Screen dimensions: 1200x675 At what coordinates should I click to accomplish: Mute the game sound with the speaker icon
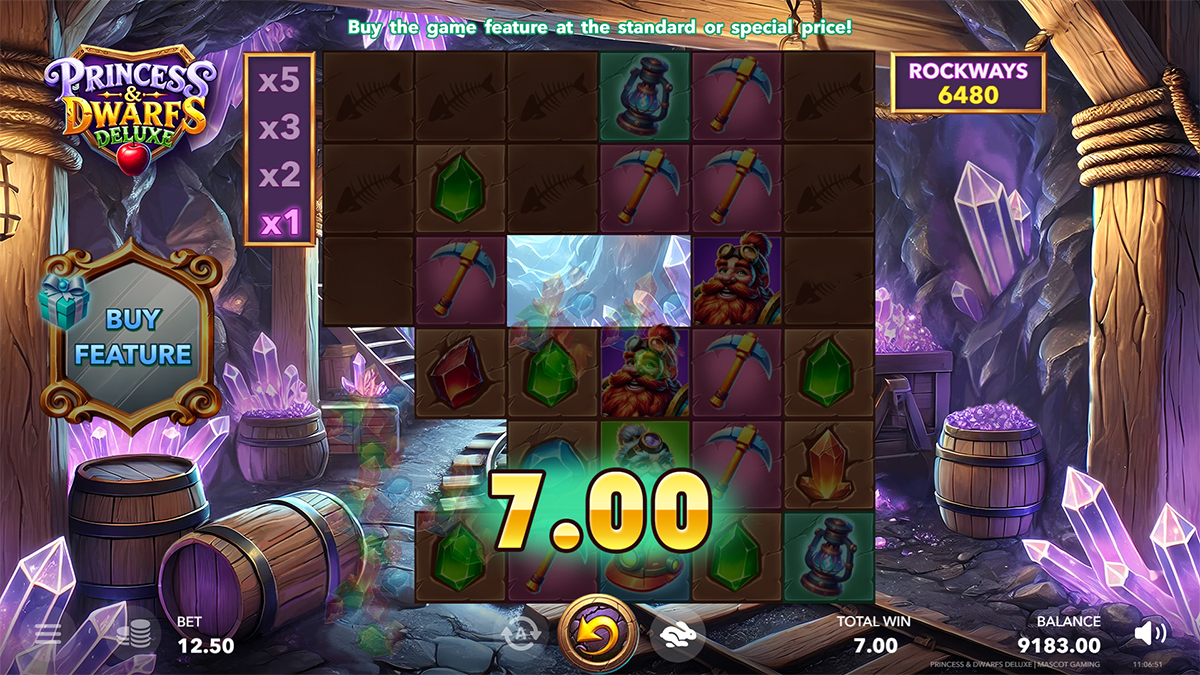(1151, 633)
